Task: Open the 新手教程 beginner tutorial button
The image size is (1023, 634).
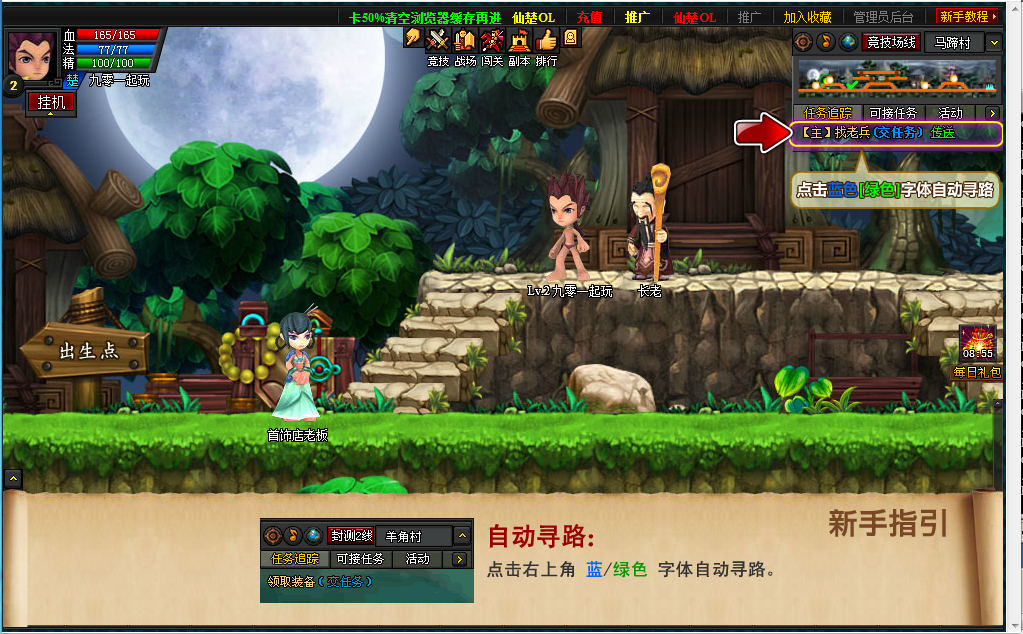Action: click(968, 17)
